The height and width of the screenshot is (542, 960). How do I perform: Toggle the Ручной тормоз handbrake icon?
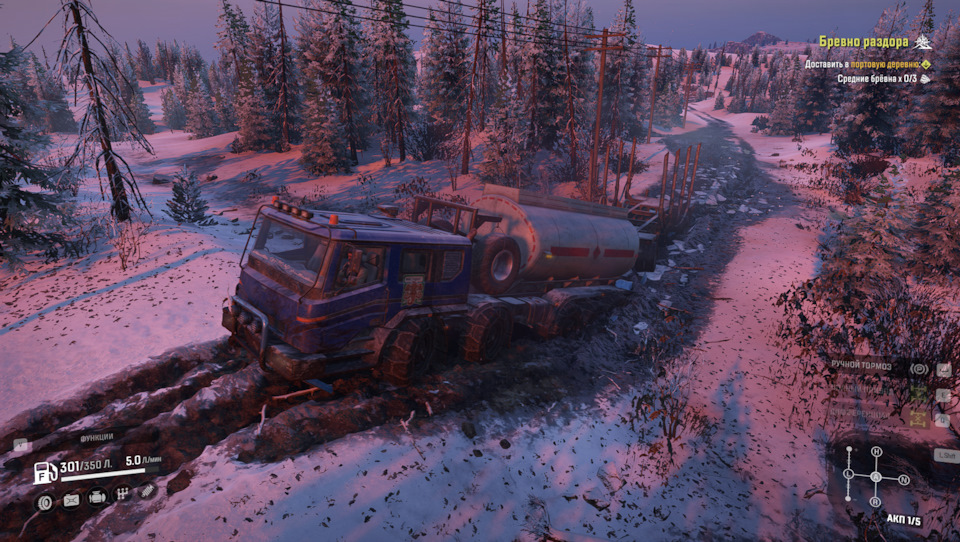[918, 368]
